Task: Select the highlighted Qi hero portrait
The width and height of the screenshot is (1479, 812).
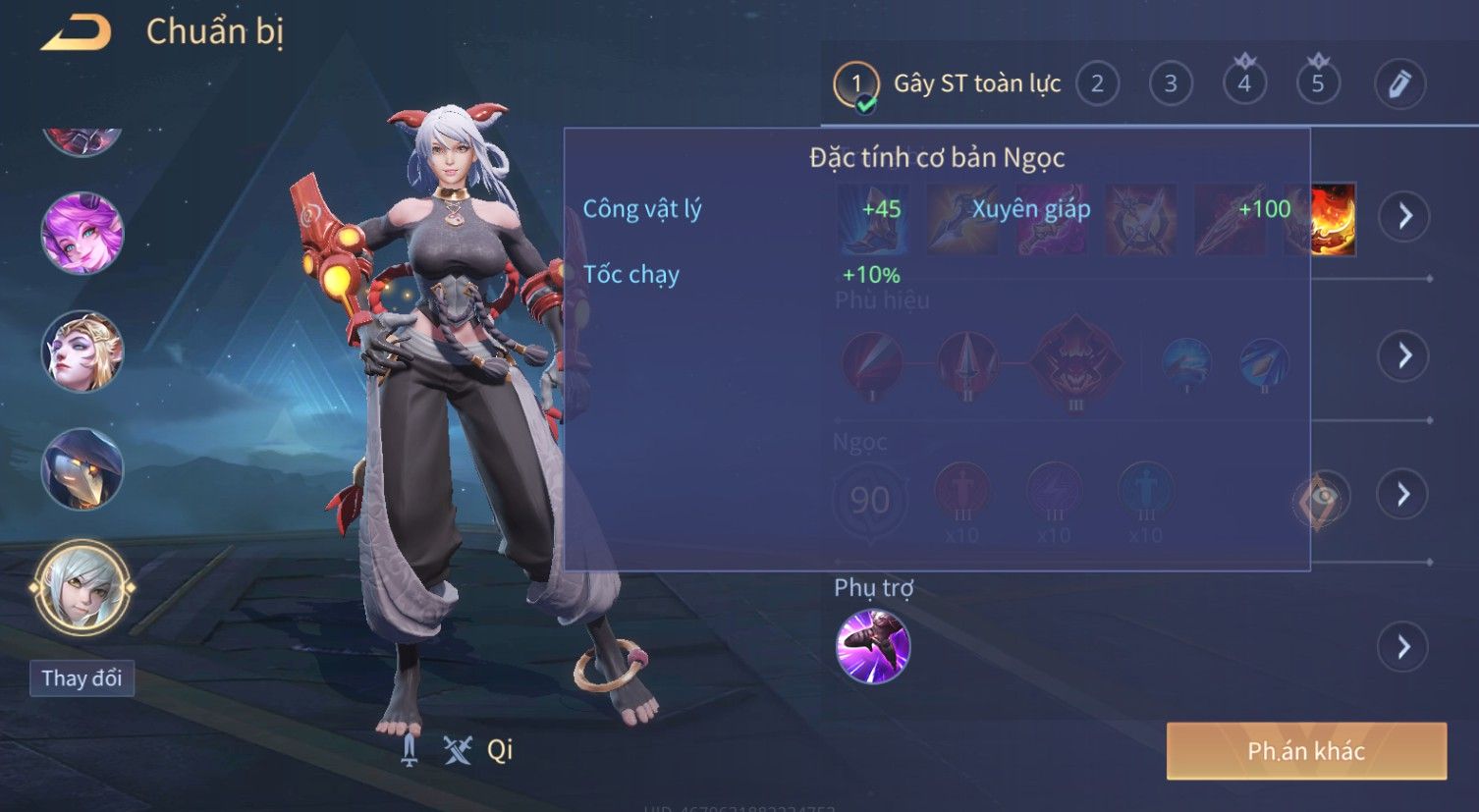Action: 82,587
